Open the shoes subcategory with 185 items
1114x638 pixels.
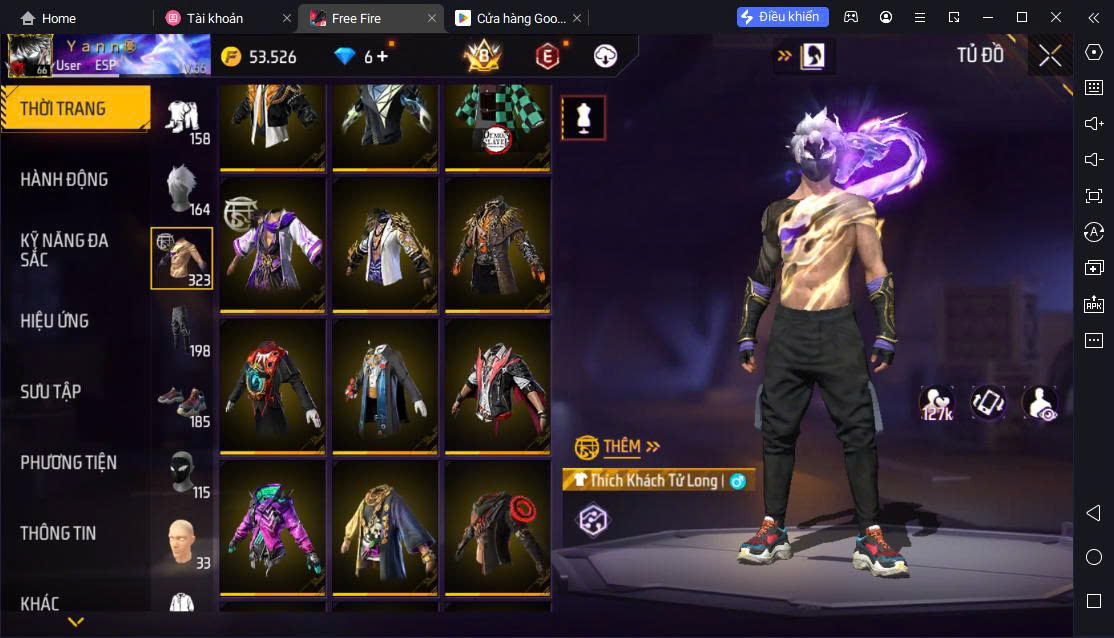[181, 400]
